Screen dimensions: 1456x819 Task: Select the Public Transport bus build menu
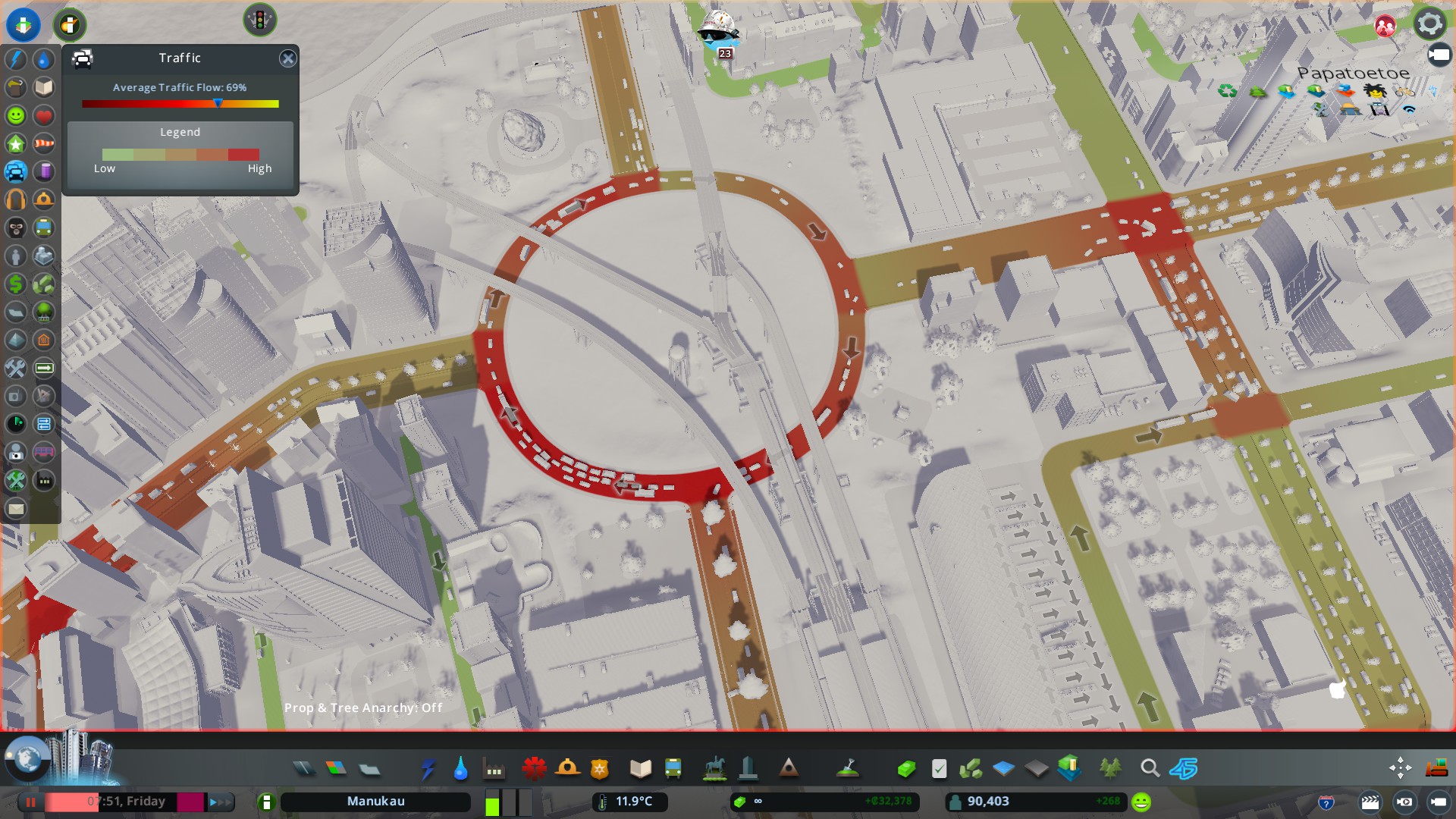coord(673,769)
